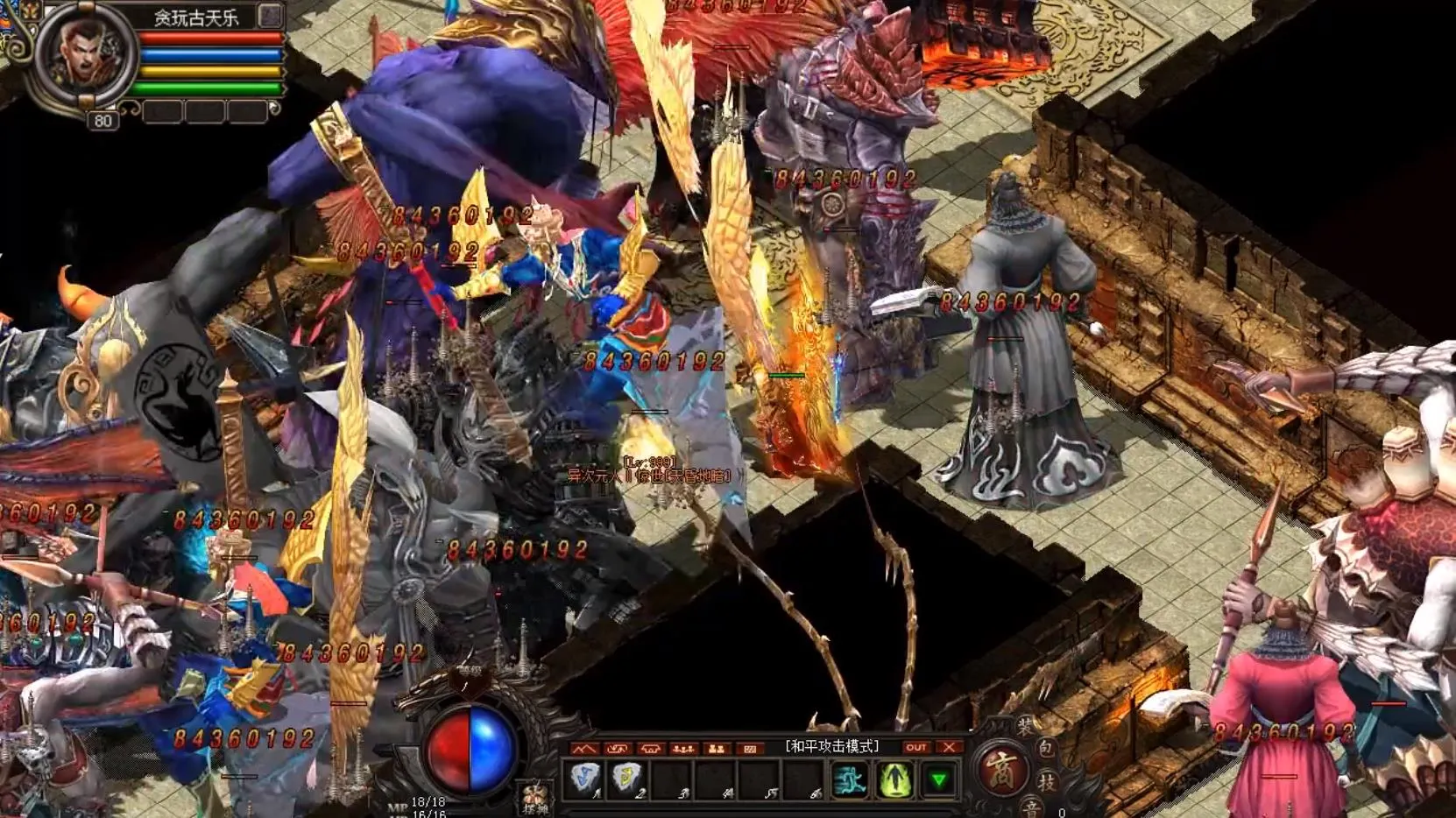Open the 音 sound settings

click(x=1032, y=807)
